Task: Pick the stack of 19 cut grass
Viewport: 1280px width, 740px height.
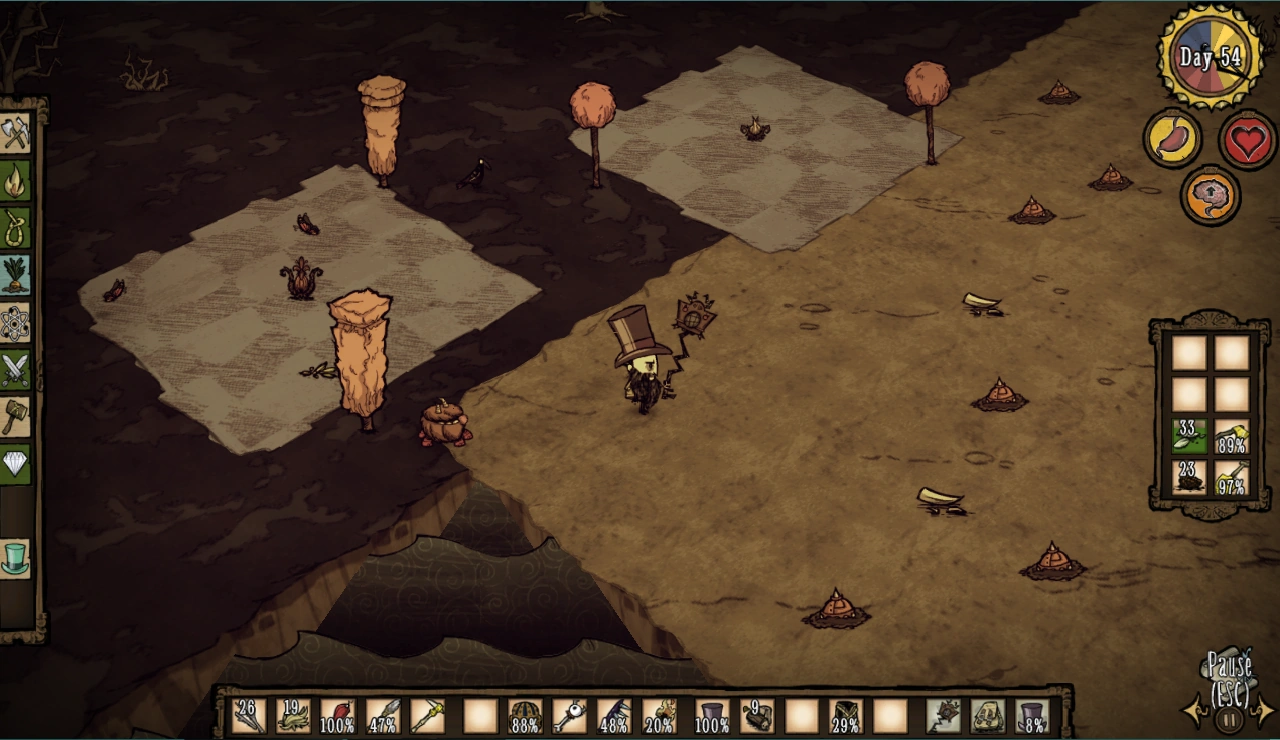Action: [x=293, y=714]
